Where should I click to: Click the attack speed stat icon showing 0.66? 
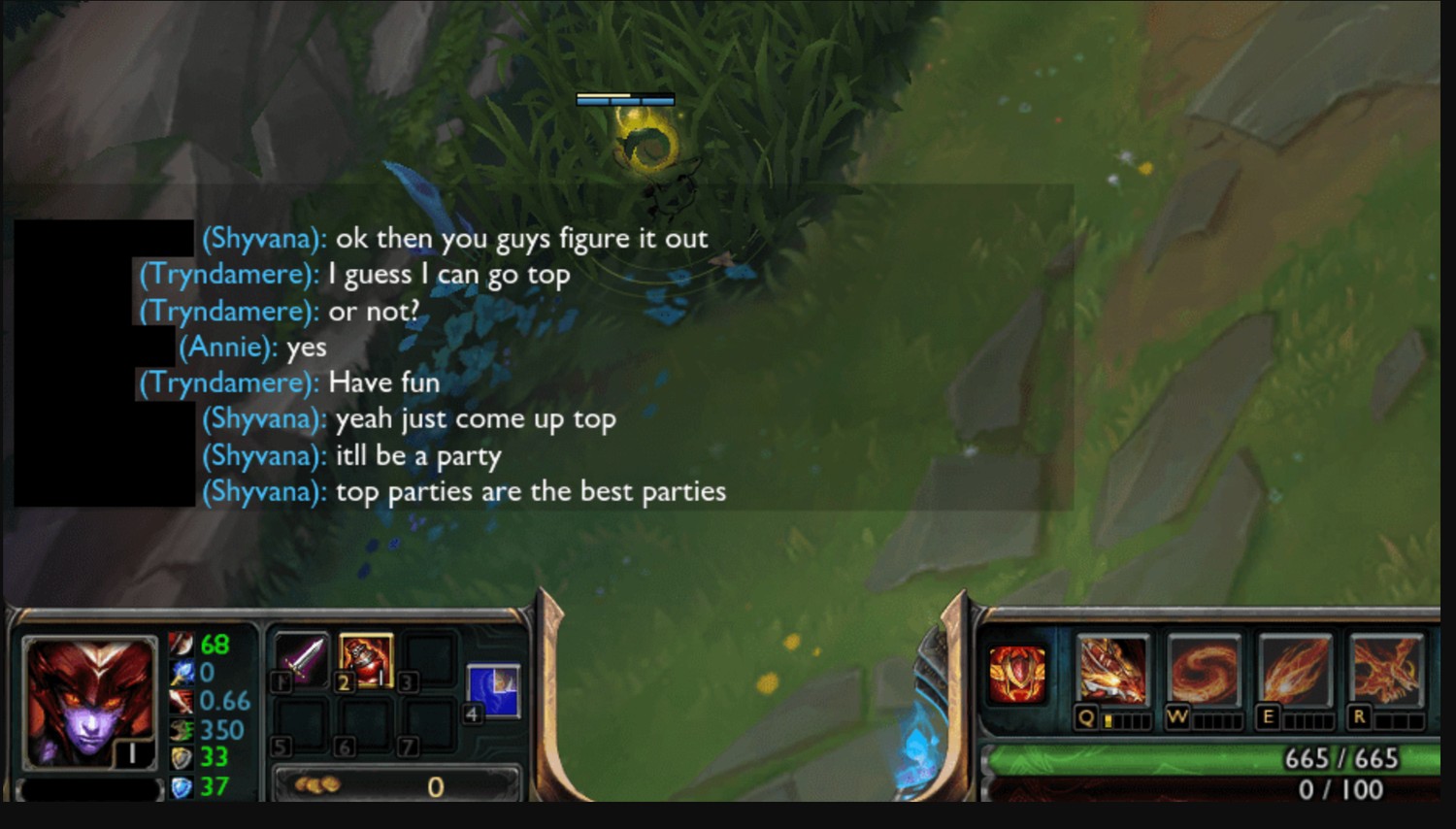181,700
